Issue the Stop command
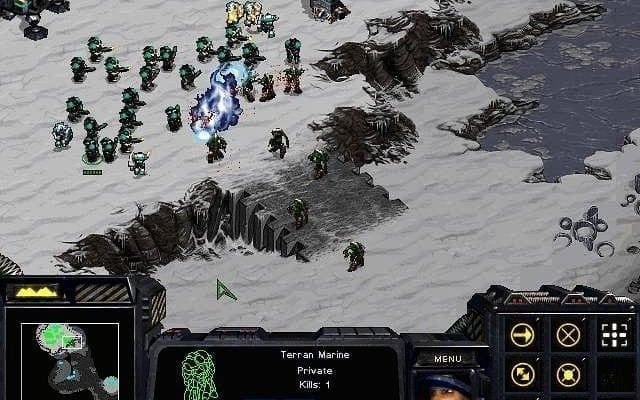Image resolution: width=640 pixels, height=400 pixels. pos(568,334)
